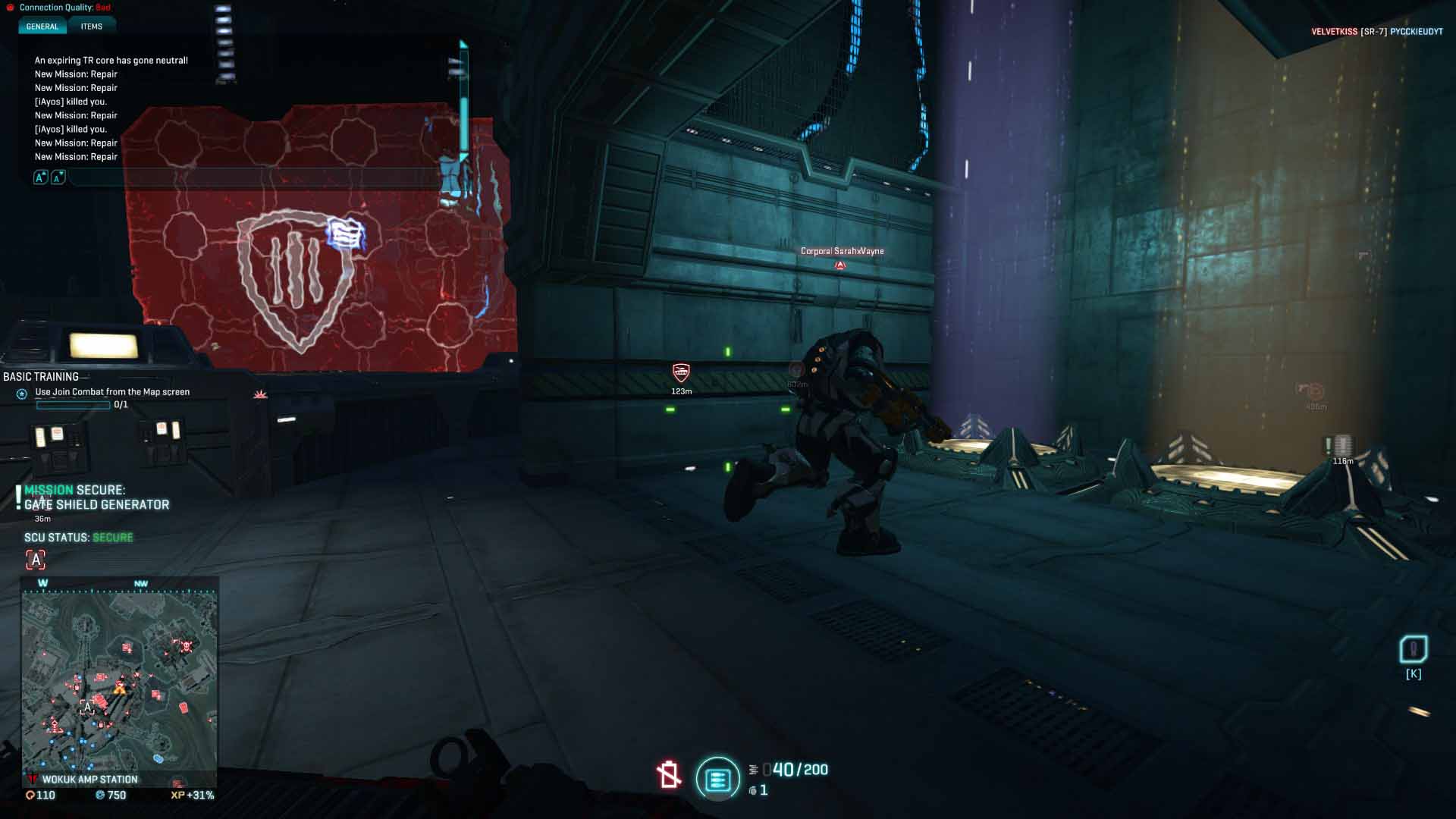Image resolution: width=1456 pixels, height=819 pixels.
Task: Increase the chat font size
Action: pos(41,177)
